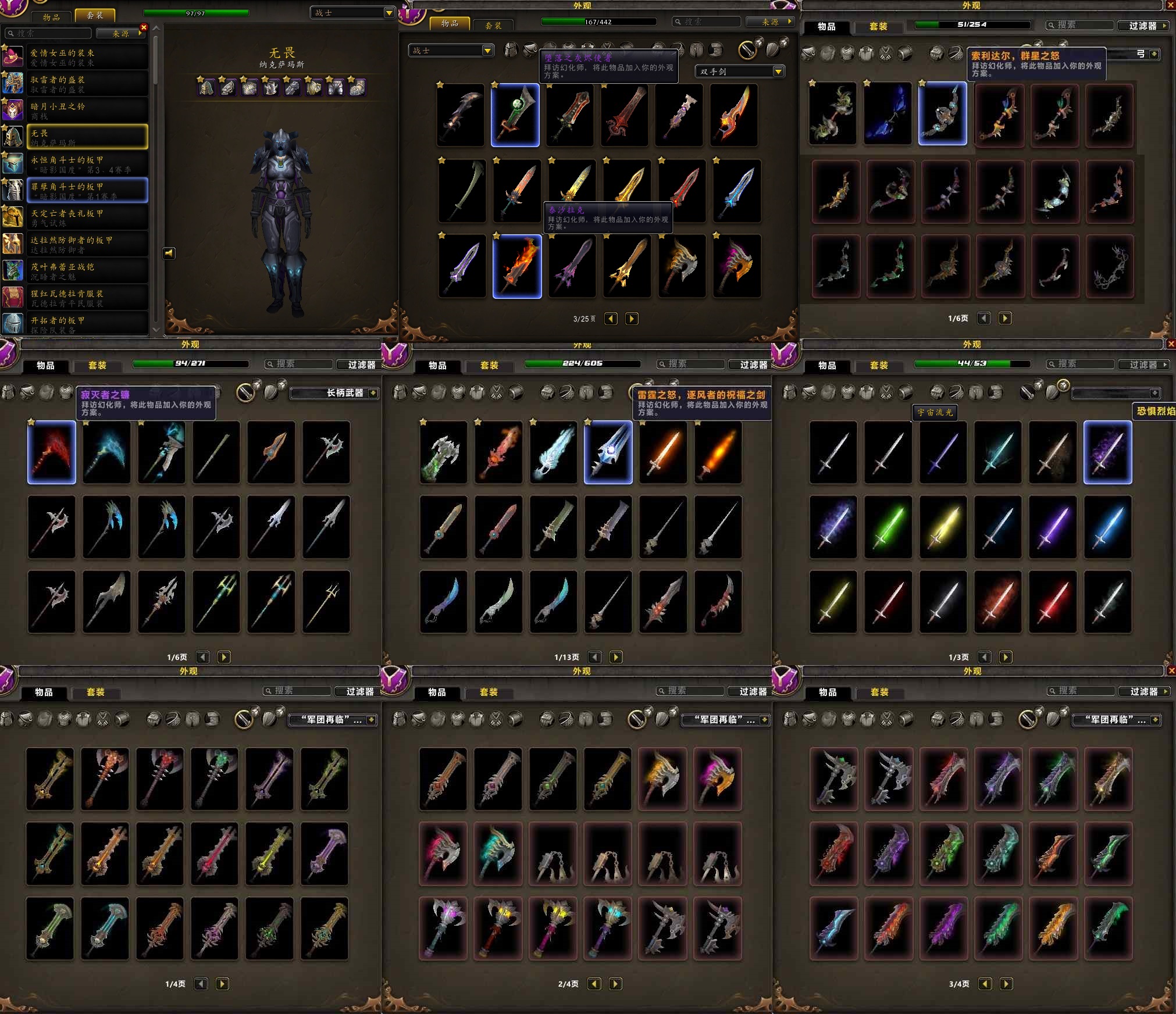The height and width of the screenshot is (1014, 1176).
Task: Select the red scythe polearm appearance
Action: pyautogui.click(x=52, y=452)
